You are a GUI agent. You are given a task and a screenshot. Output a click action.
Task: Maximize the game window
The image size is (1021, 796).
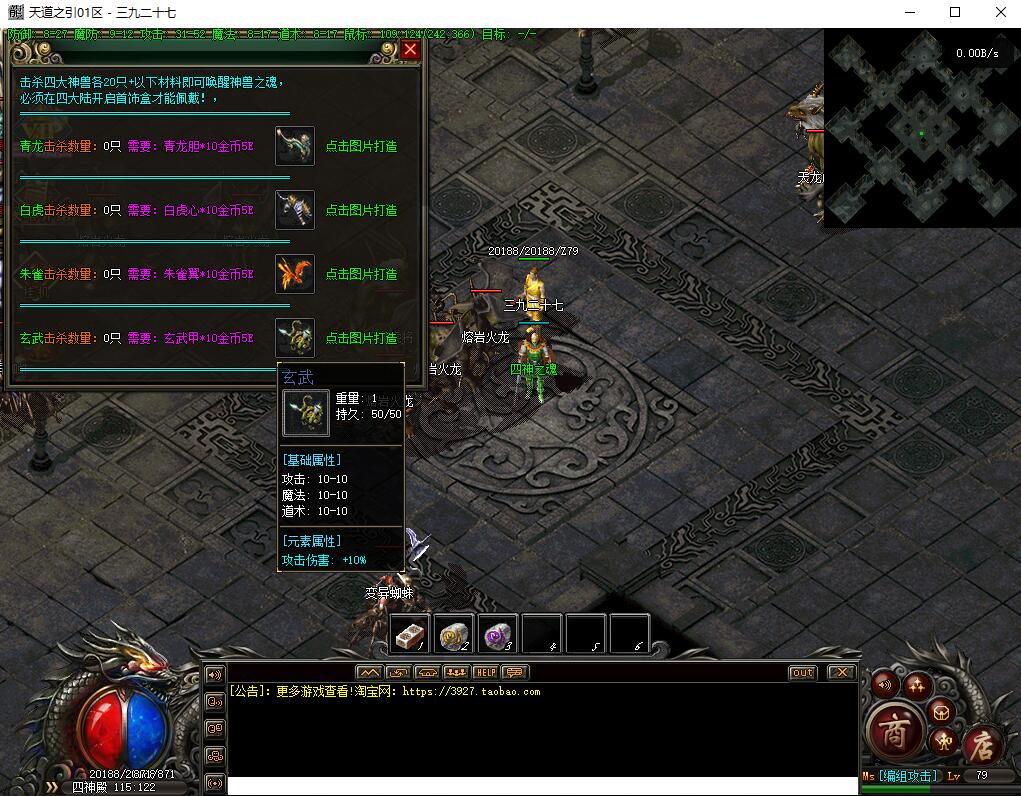[x=955, y=13]
